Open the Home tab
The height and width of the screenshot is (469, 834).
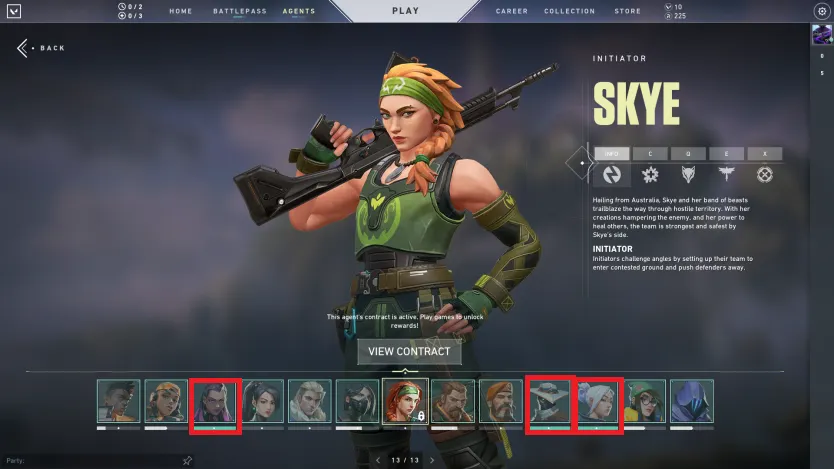coord(181,12)
